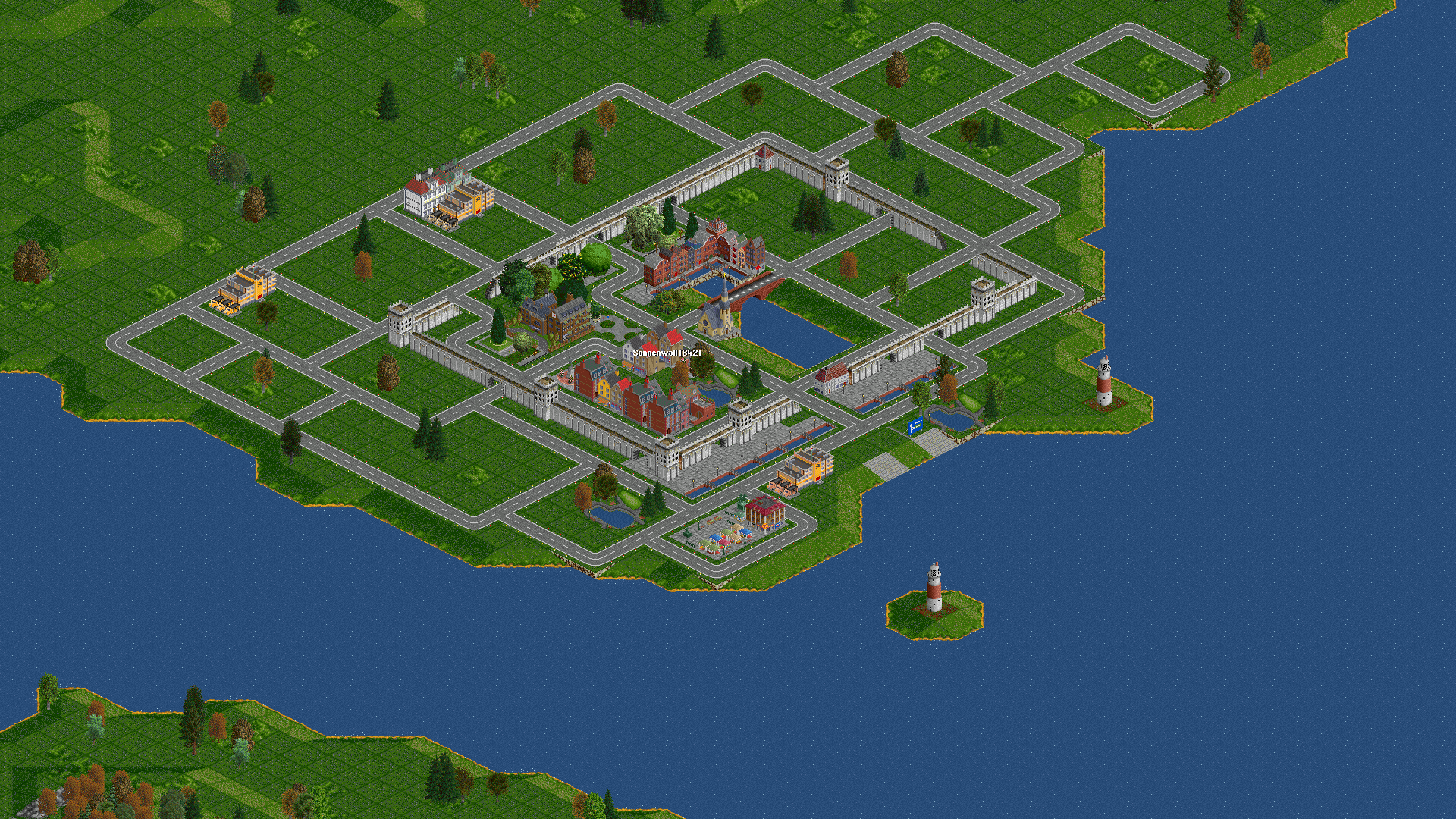Open the Sonnenwall town name label
The width and height of the screenshot is (1456, 819).
click(x=667, y=353)
